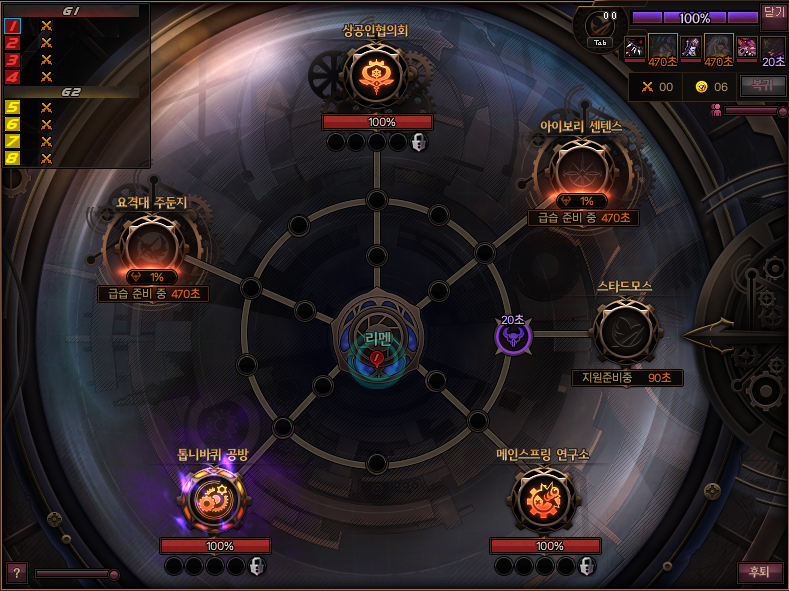The height and width of the screenshot is (591, 789).
Task: Select party slot 5 in G2
Action: coord(13,107)
